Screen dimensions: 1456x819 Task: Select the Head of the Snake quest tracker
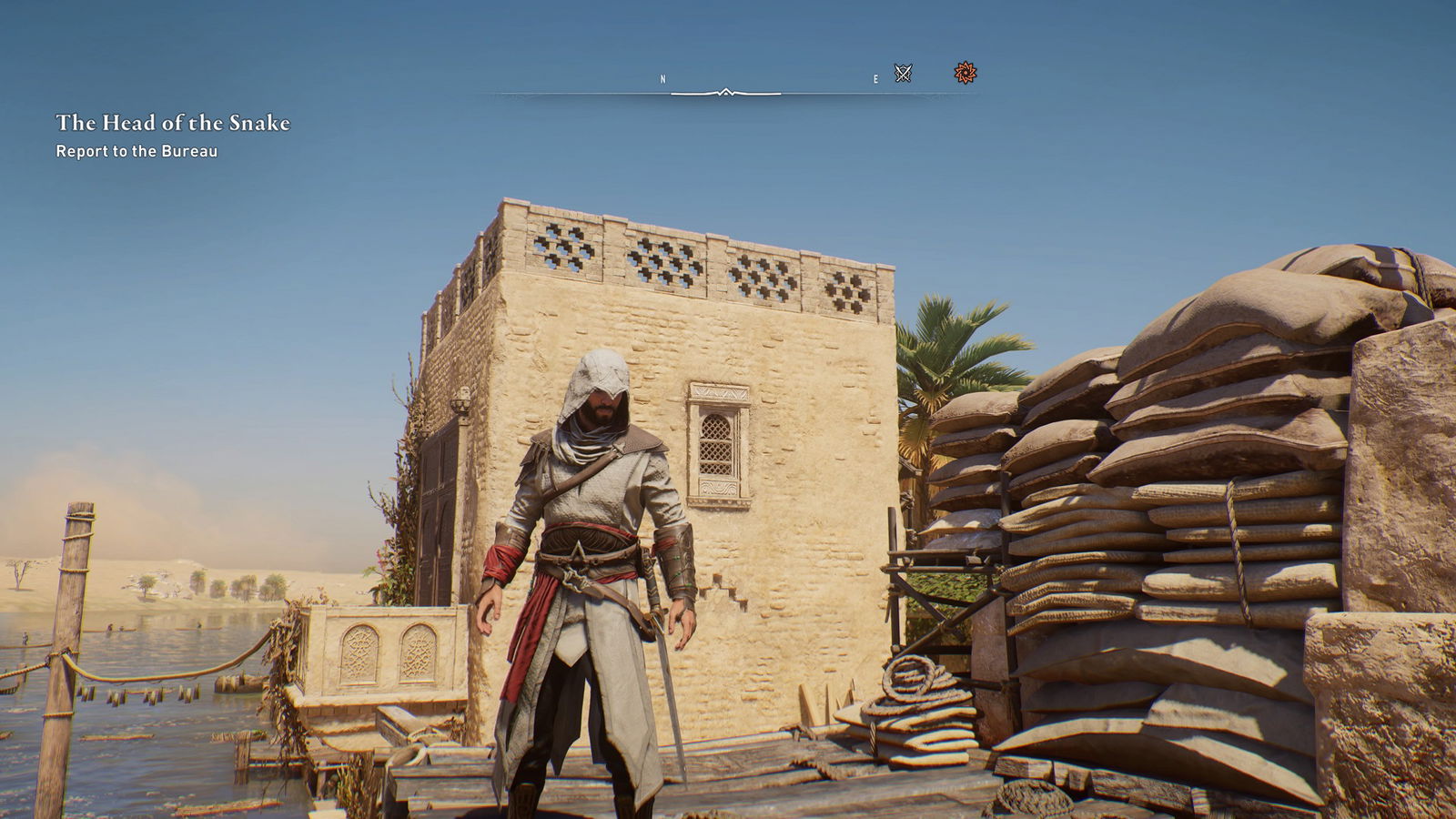(x=173, y=123)
